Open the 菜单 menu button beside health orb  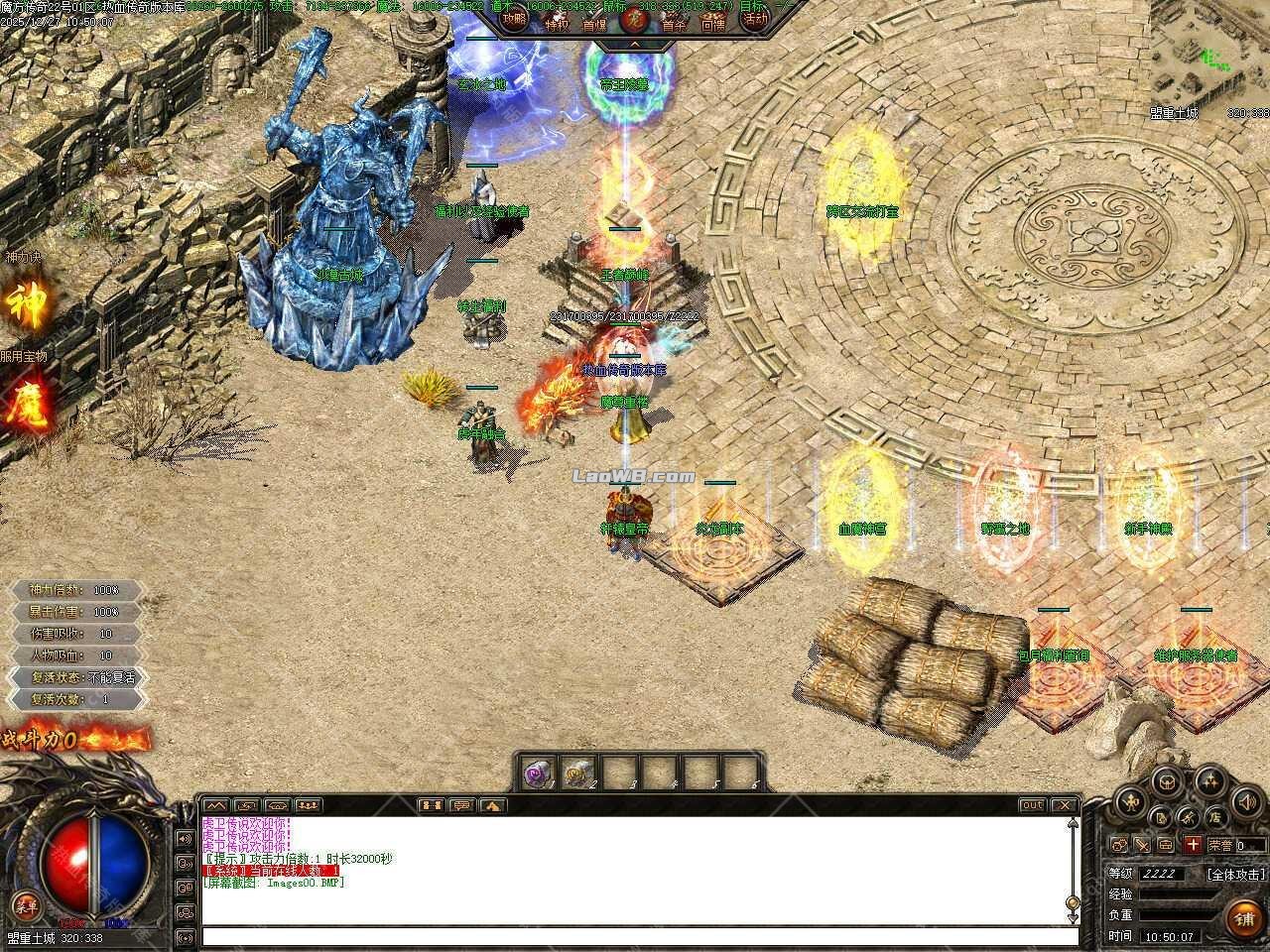(x=25, y=905)
